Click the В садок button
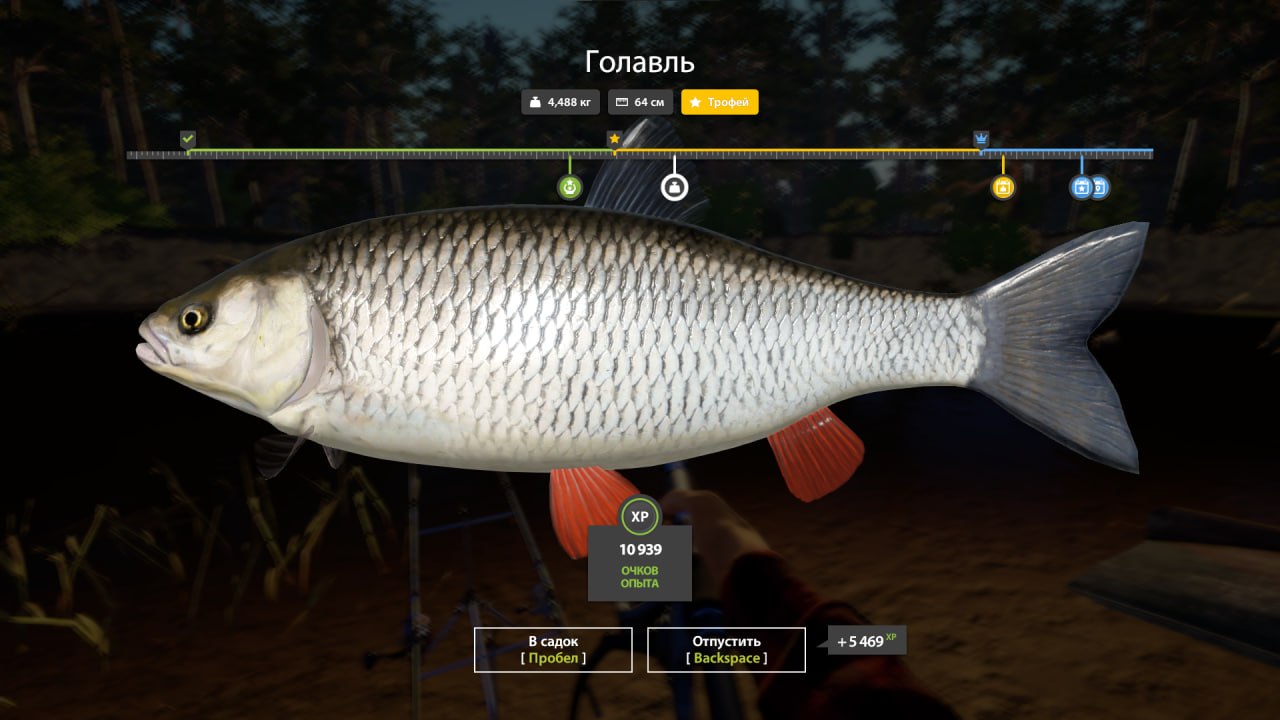This screenshot has width=1280, height=720. [x=552, y=649]
